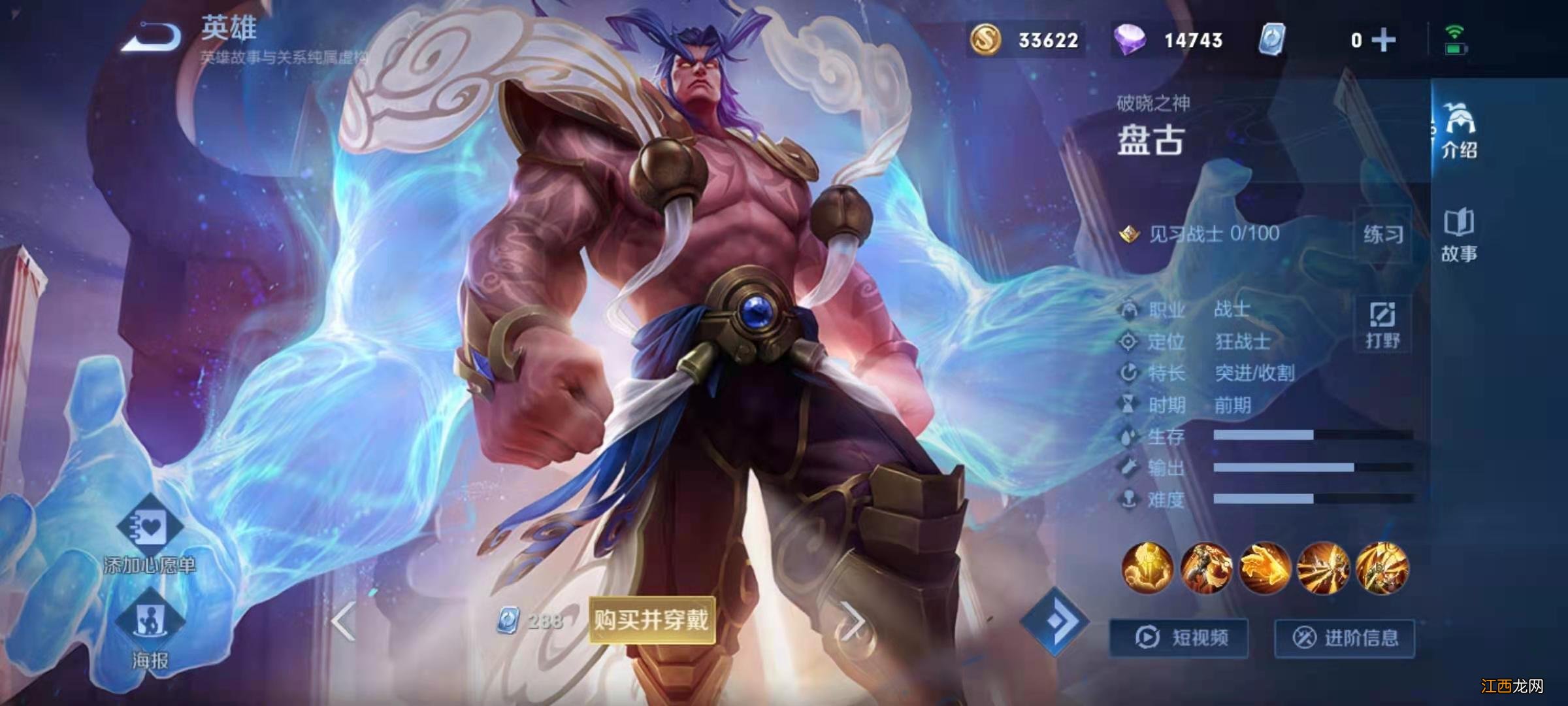Click 购买并穿戴 to buy and equip
This screenshot has width=1568, height=706.
click(x=651, y=620)
